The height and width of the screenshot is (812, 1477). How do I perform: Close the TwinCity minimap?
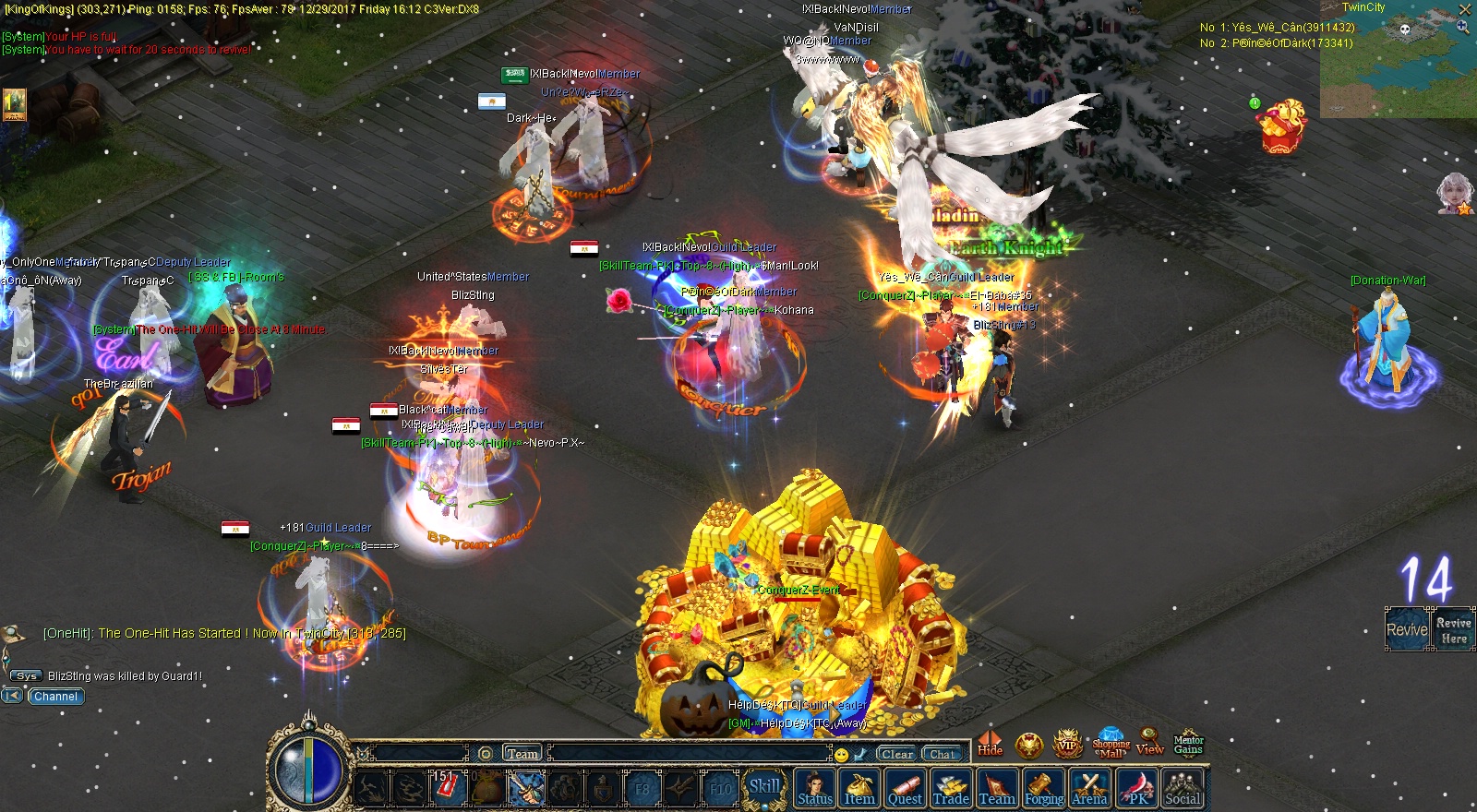[1464, 9]
